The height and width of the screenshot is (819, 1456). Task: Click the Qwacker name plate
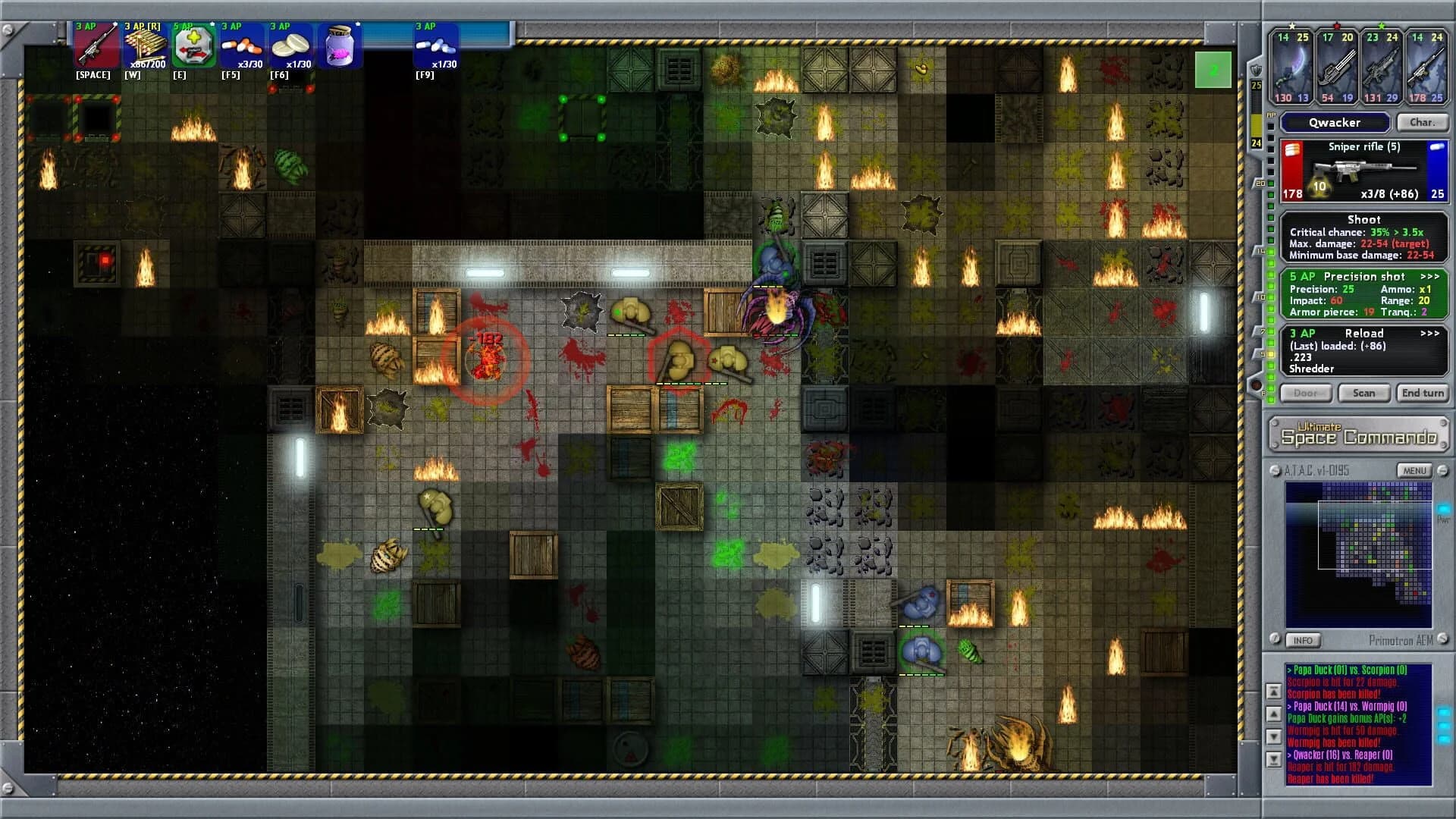tap(1334, 122)
